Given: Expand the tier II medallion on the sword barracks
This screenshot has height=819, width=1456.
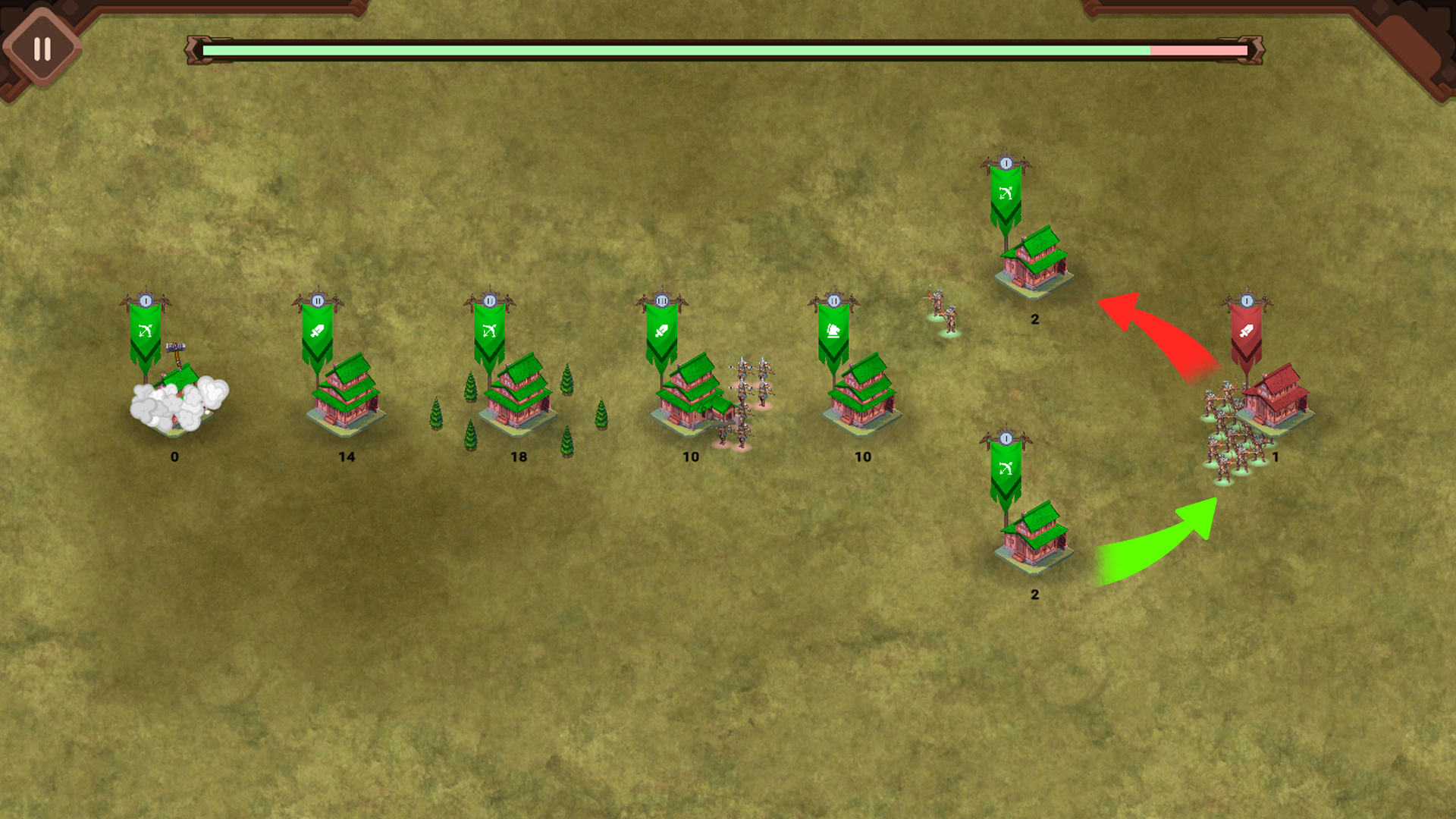Looking at the screenshot, I should pos(318,300).
